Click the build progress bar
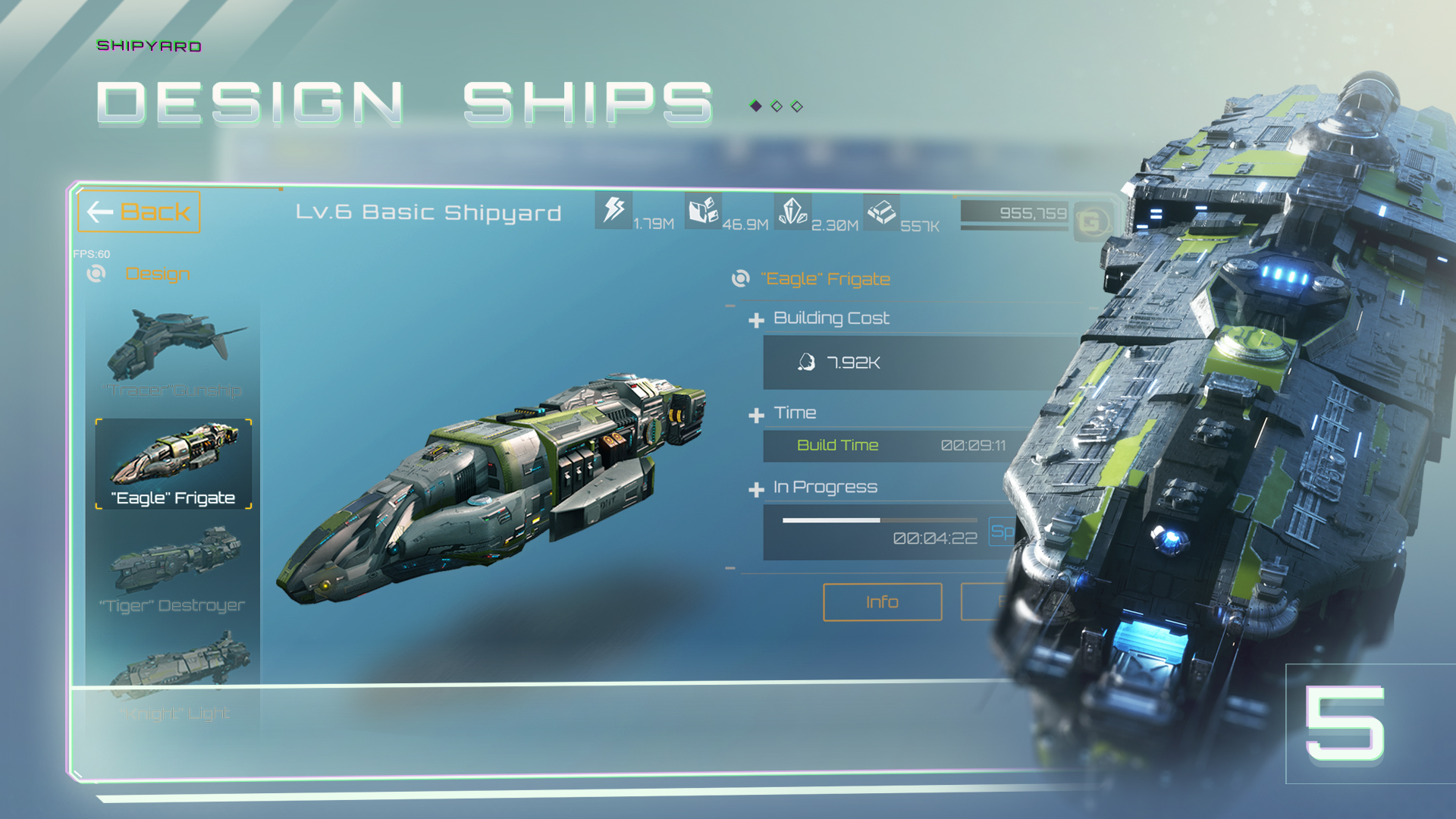Viewport: 1456px width, 819px height. [880, 520]
